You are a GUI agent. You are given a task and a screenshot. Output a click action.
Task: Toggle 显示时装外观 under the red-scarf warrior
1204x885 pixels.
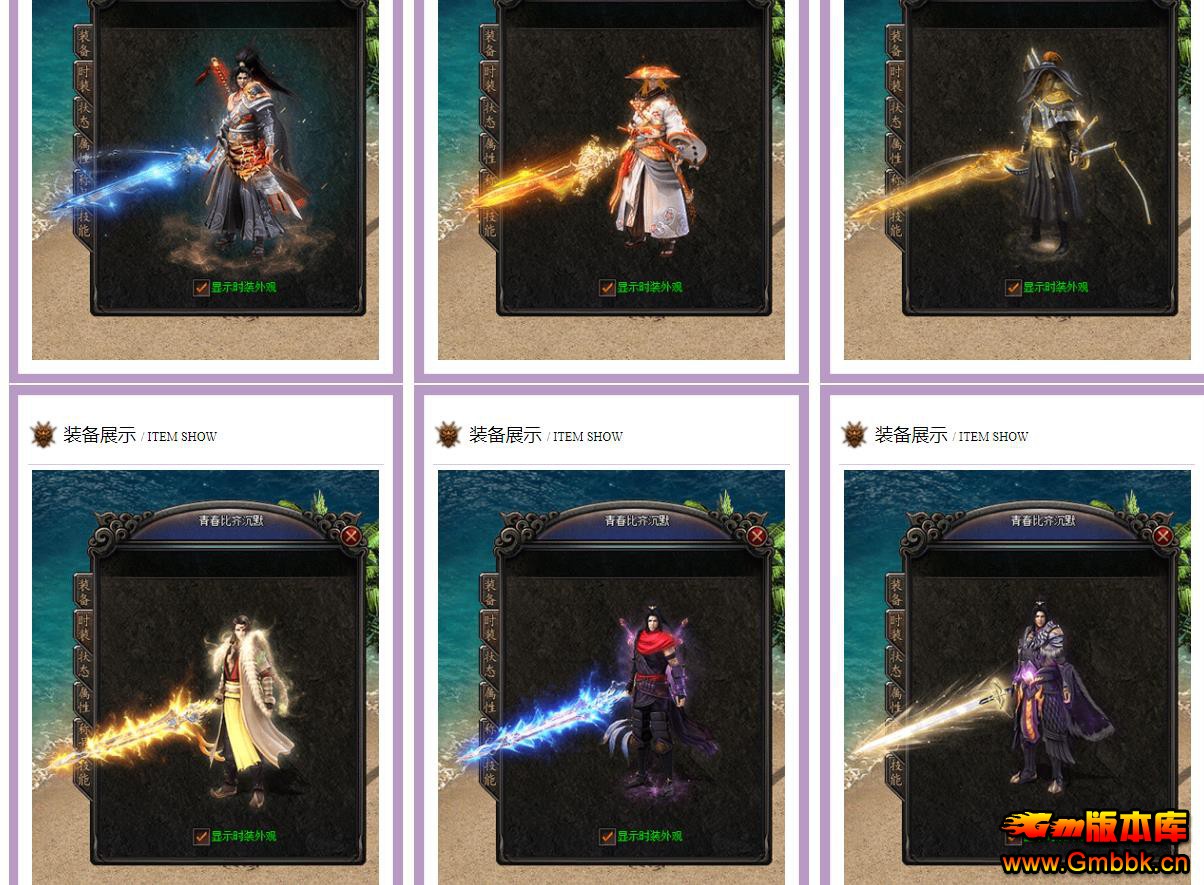pos(607,837)
